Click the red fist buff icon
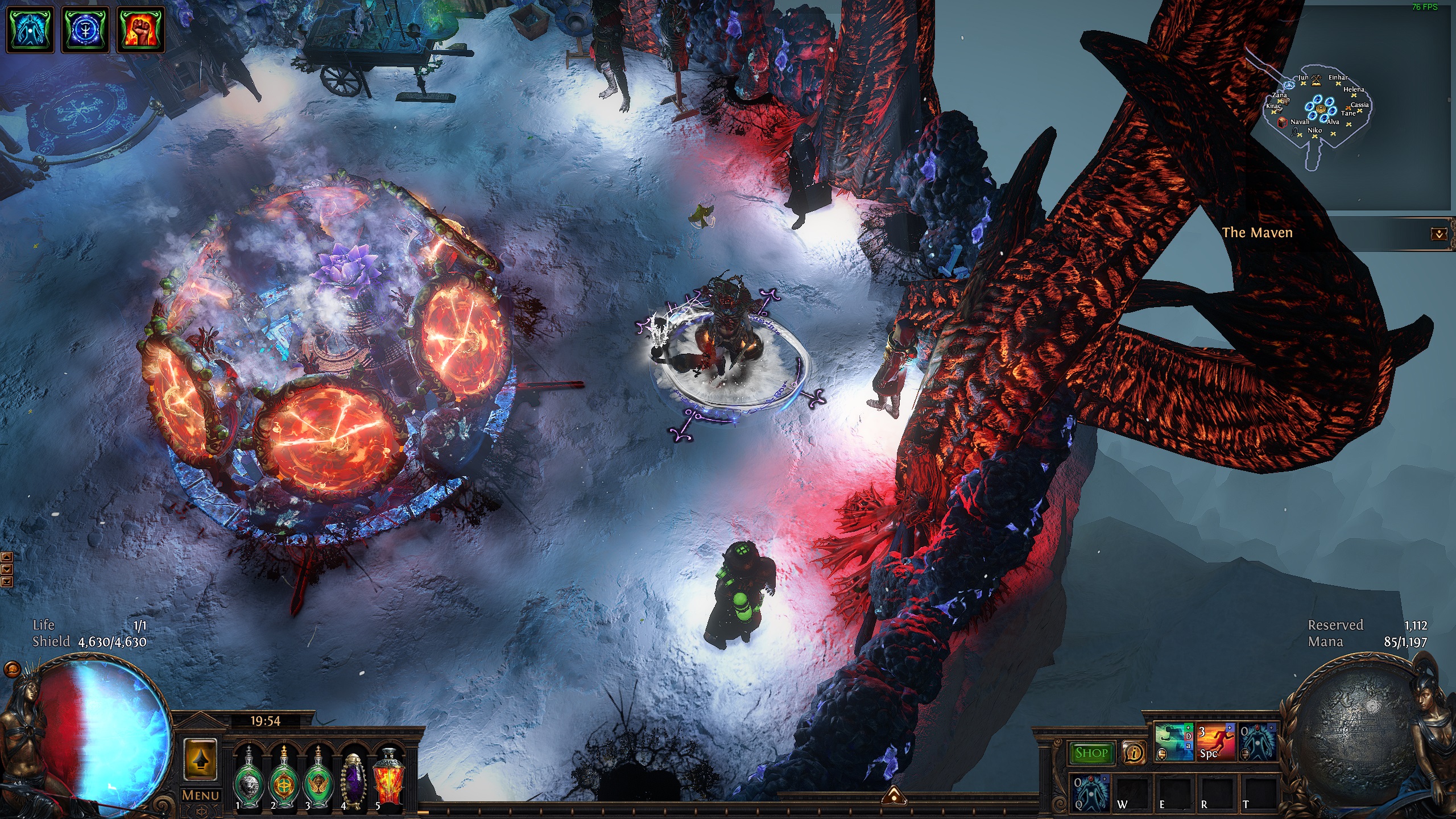Screen dimensions: 1456x819 pos(140,29)
